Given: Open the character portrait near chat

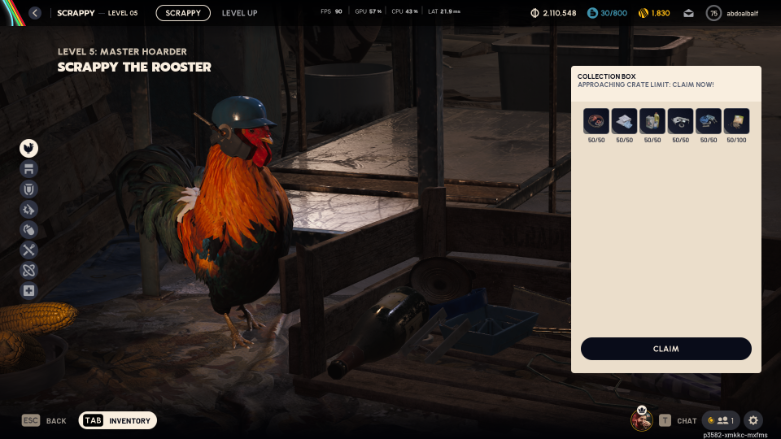Looking at the screenshot, I should [641, 420].
